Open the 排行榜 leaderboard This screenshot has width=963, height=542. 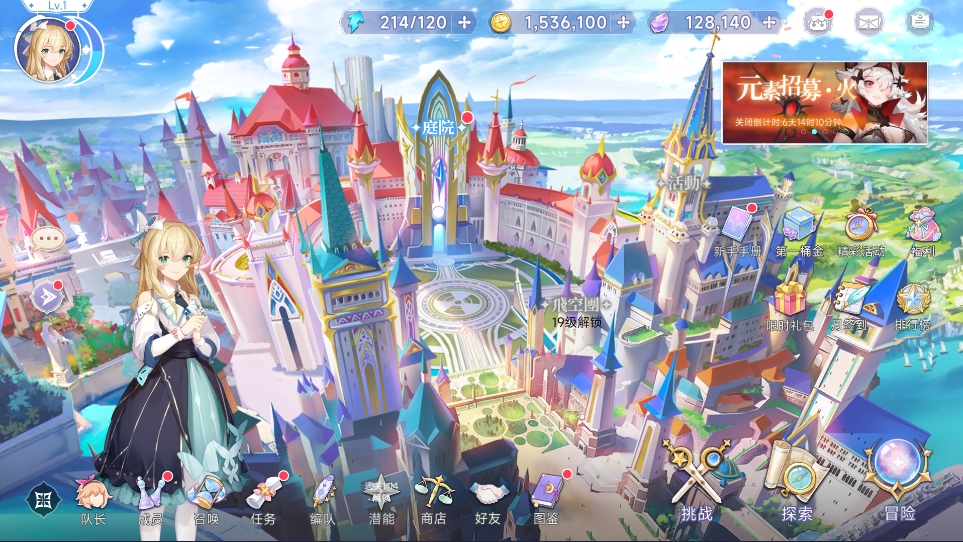pos(913,305)
